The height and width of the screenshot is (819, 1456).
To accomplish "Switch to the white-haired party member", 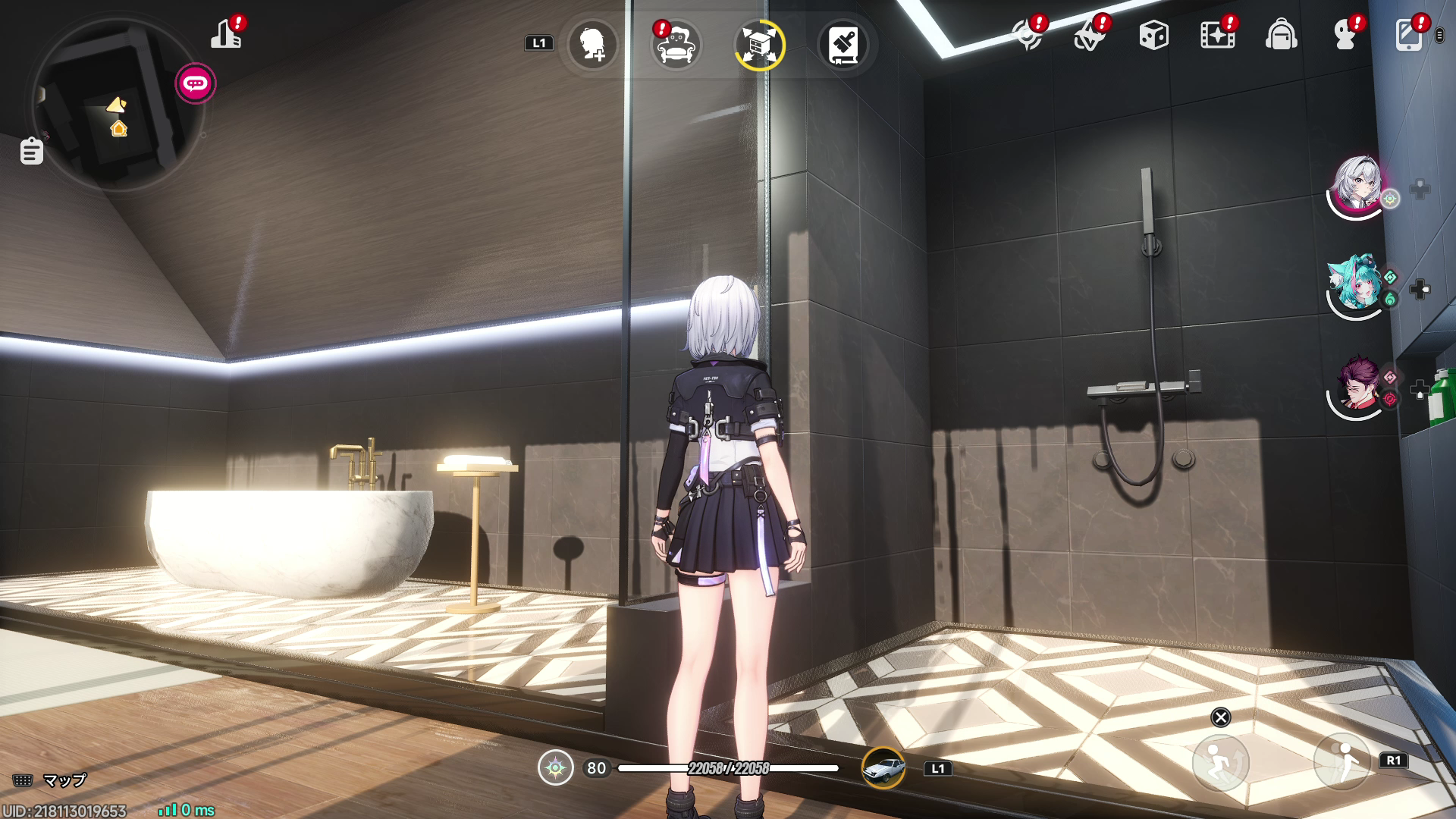I will pyautogui.click(x=1357, y=184).
